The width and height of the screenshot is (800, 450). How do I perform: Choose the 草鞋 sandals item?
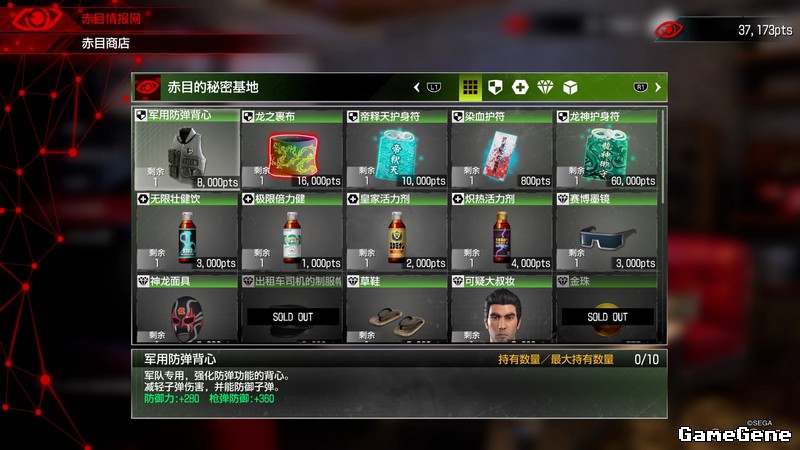point(397,312)
